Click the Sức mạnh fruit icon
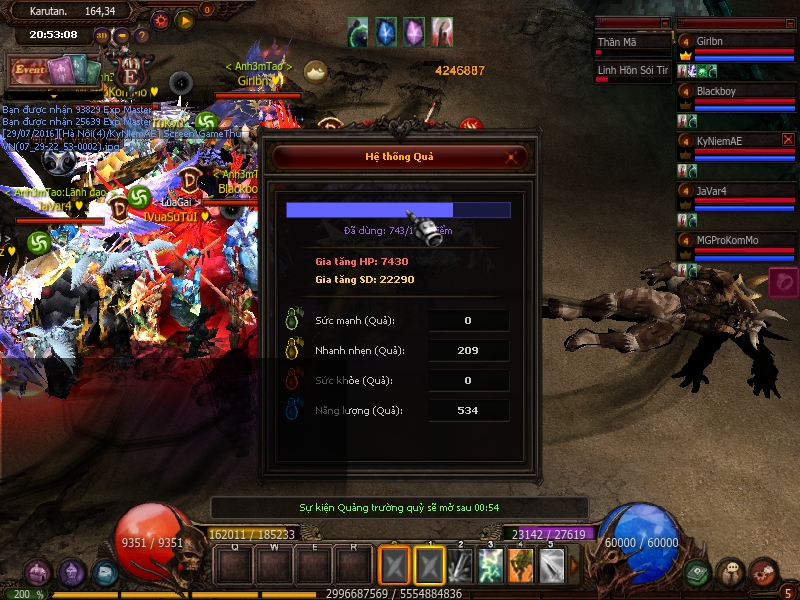The width and height of the screenshot is (800, 600). [295, 320]
